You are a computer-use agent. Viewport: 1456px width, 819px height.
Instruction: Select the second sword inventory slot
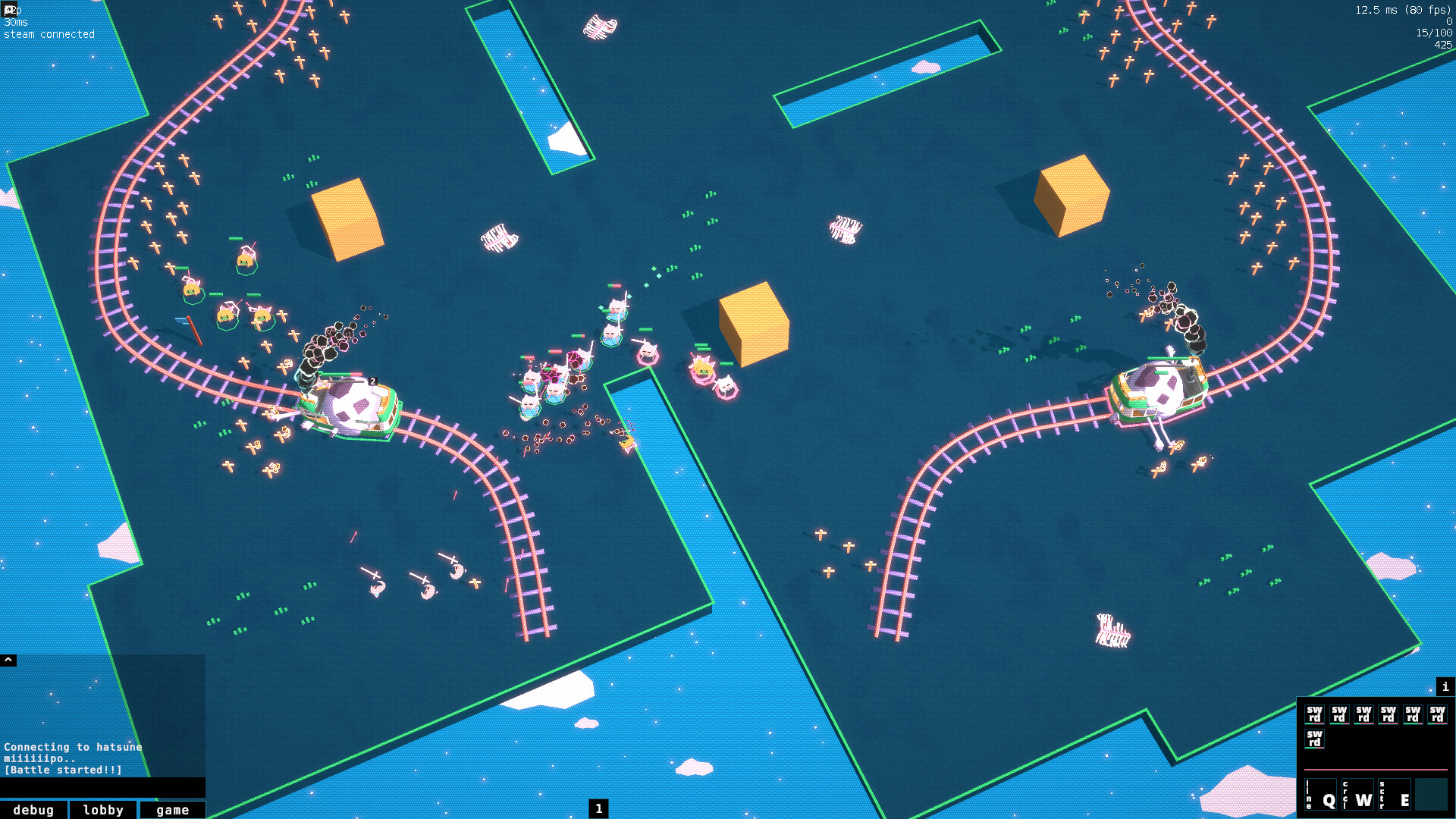1339,714
